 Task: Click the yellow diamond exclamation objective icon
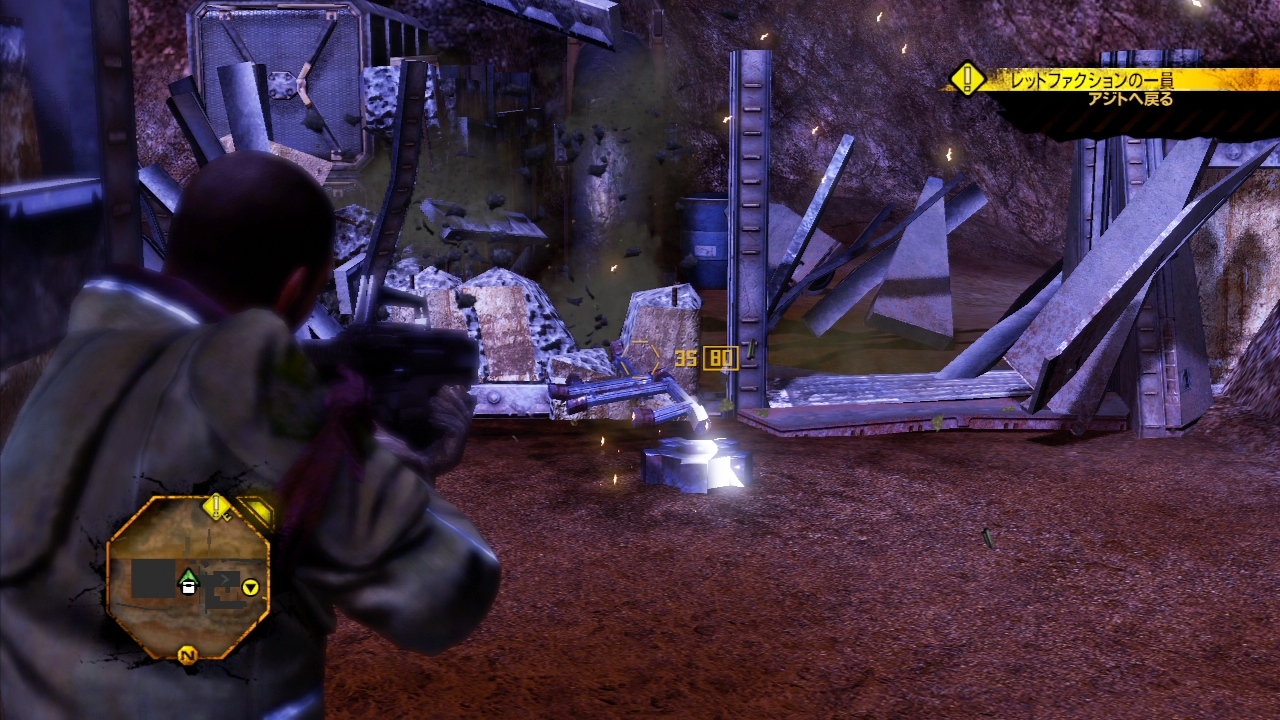click(966, 78)
